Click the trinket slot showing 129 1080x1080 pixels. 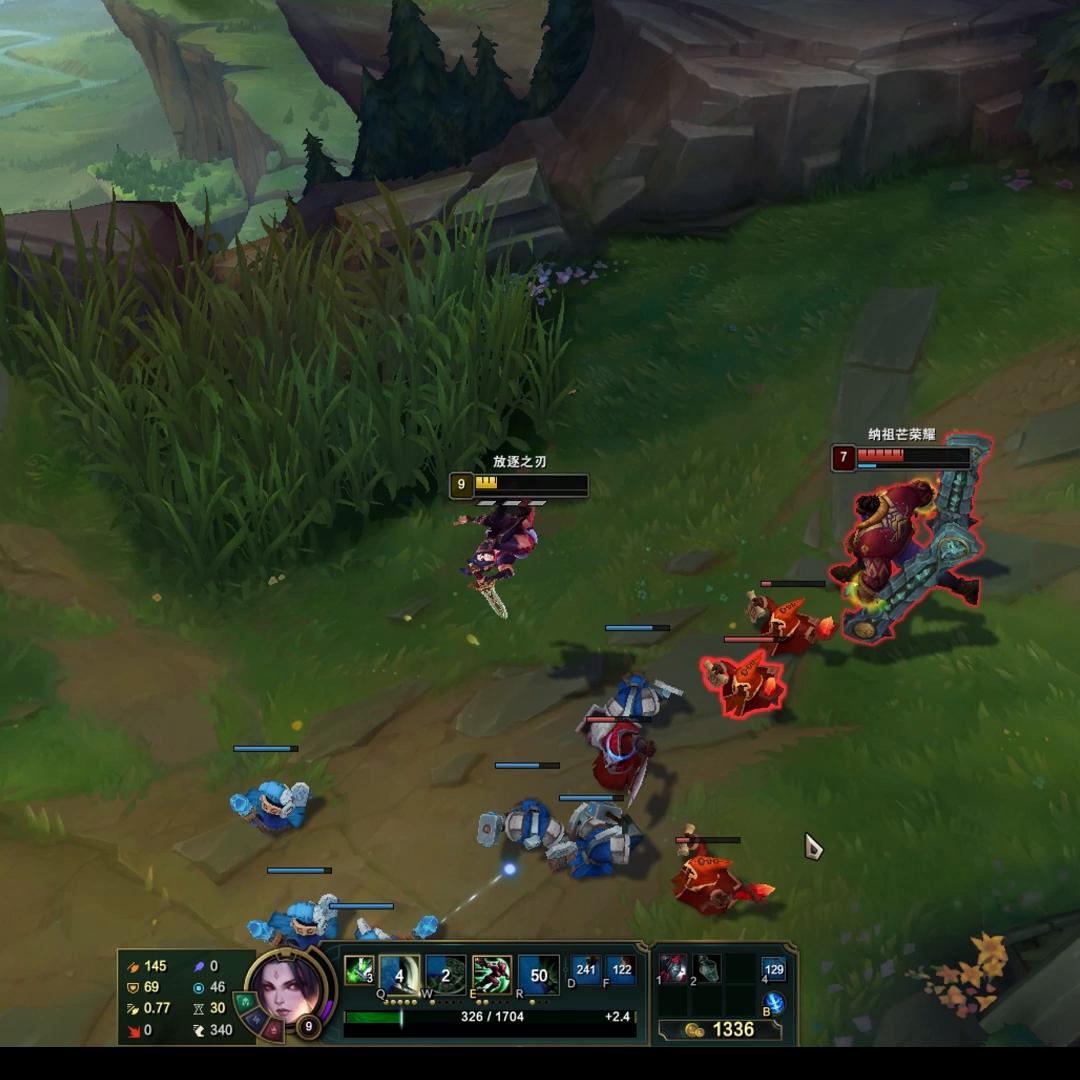point(774,969)
